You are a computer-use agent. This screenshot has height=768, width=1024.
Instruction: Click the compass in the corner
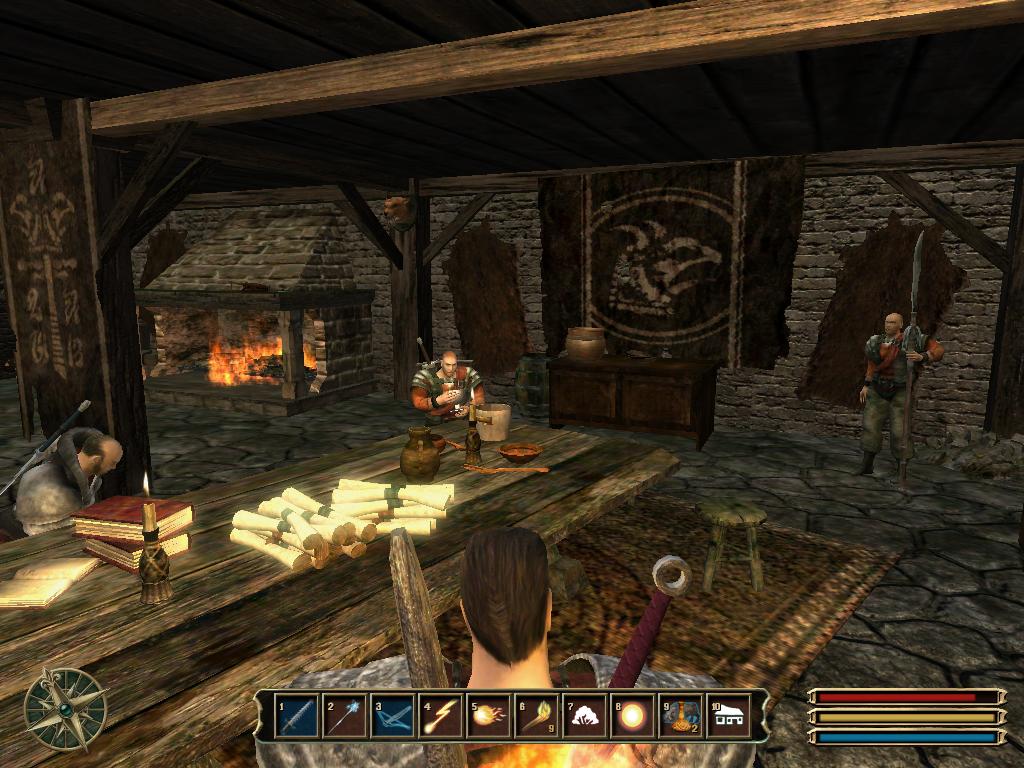[66, 708]
